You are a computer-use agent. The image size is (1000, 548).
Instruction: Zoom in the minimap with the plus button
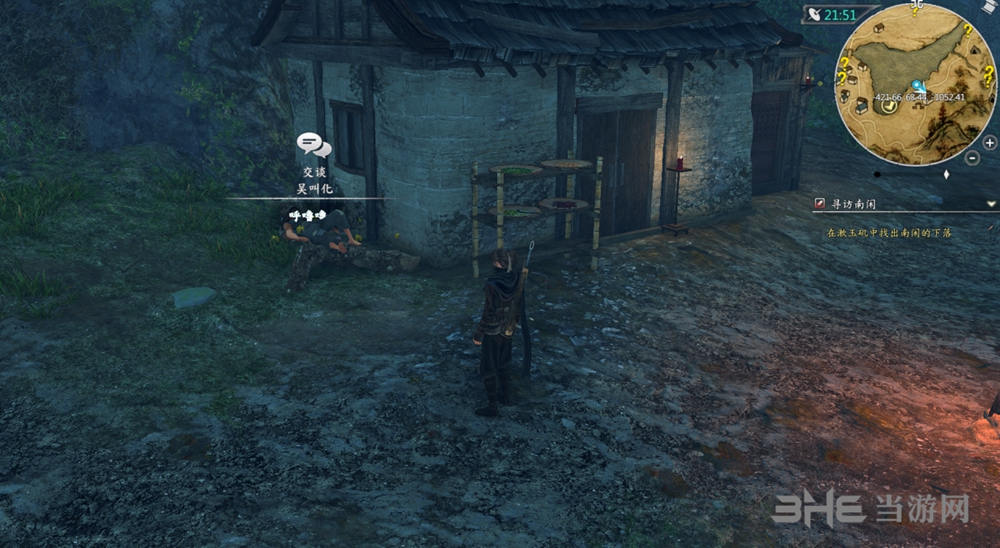[989, 143]
